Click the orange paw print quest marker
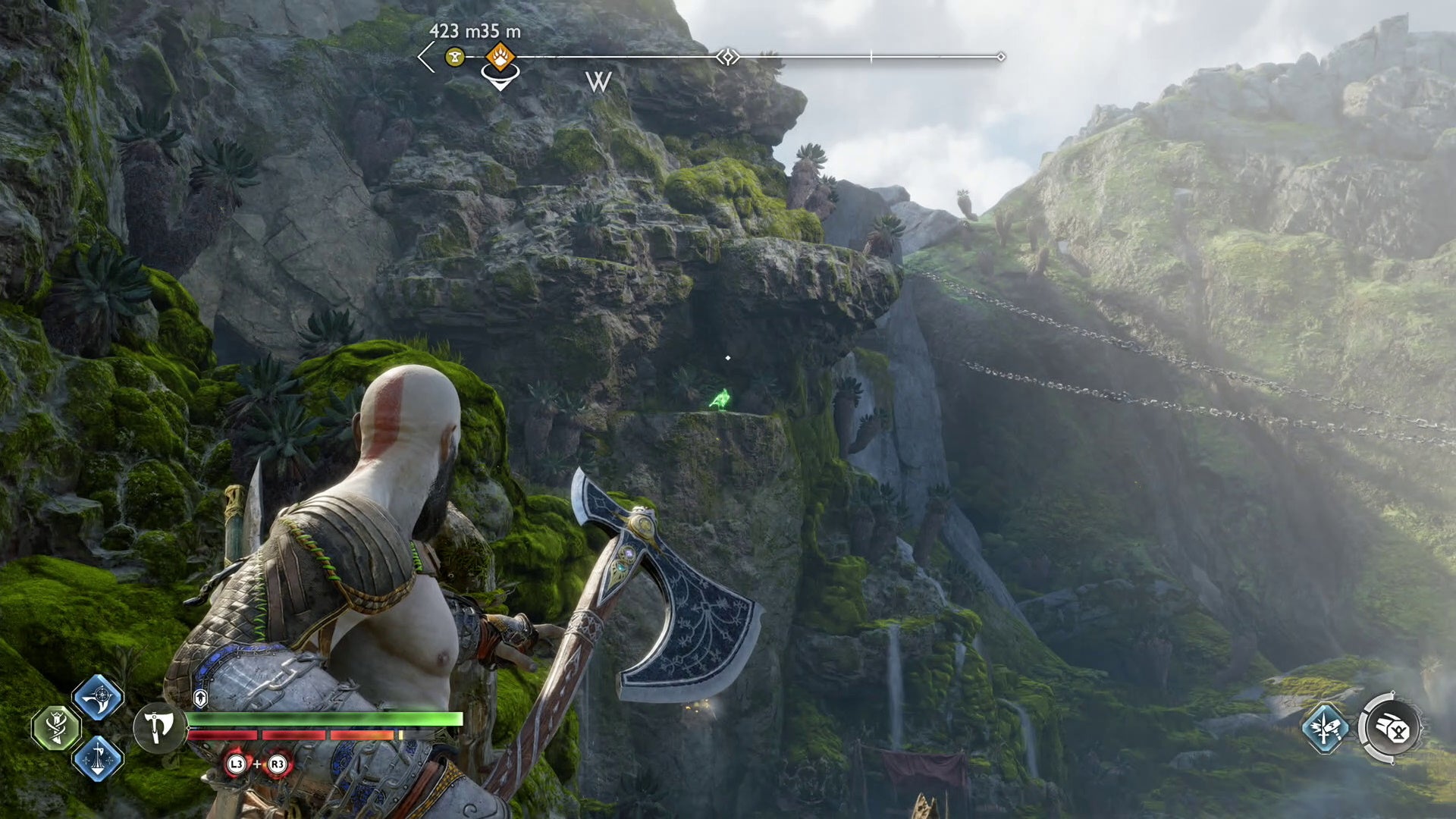The width and height of the screenshot is (1456, 819). pos(500,56)
